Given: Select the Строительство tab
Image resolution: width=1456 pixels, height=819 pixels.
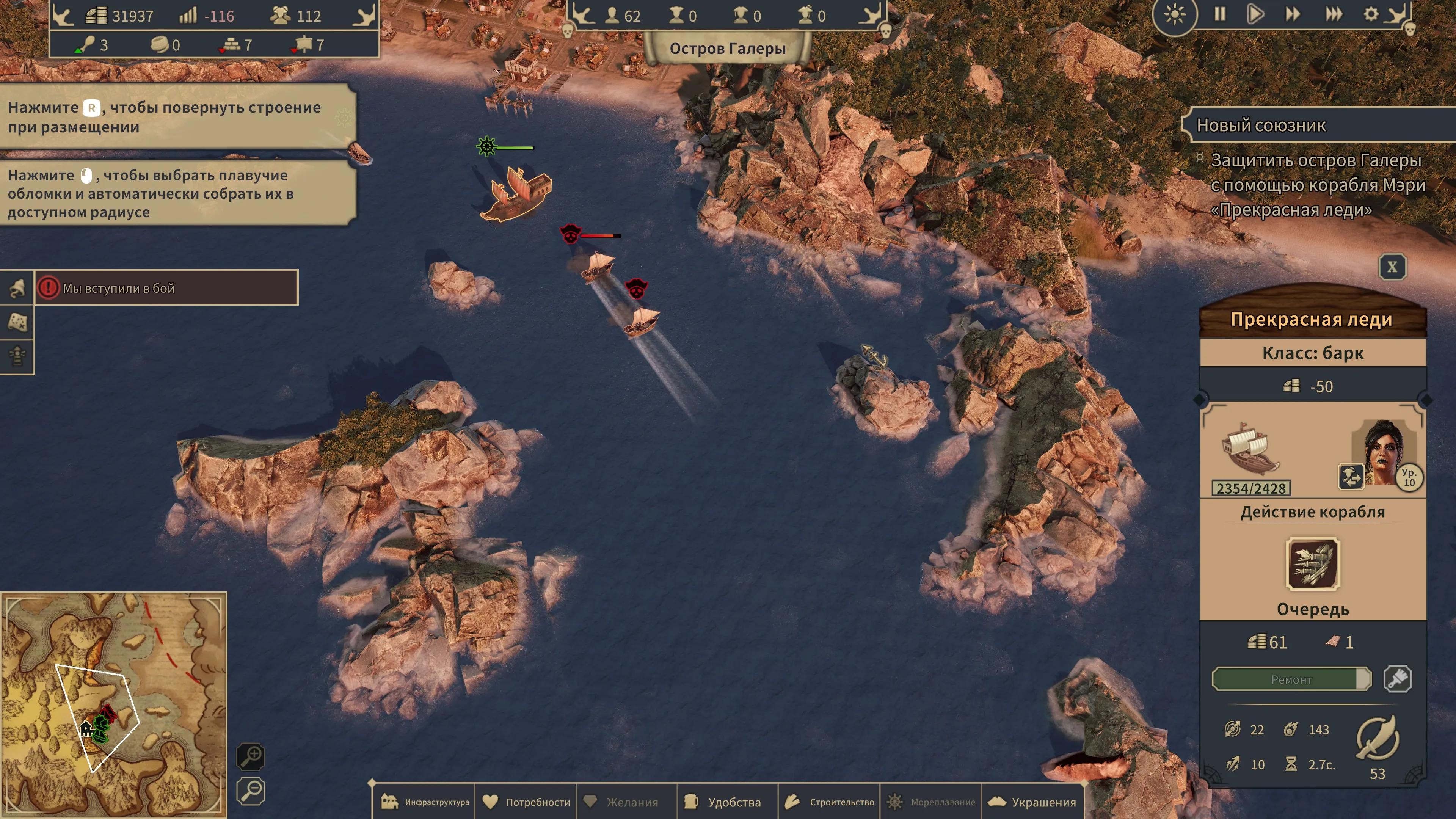Looking at the screenshot, I should click(x=829, y=802).
